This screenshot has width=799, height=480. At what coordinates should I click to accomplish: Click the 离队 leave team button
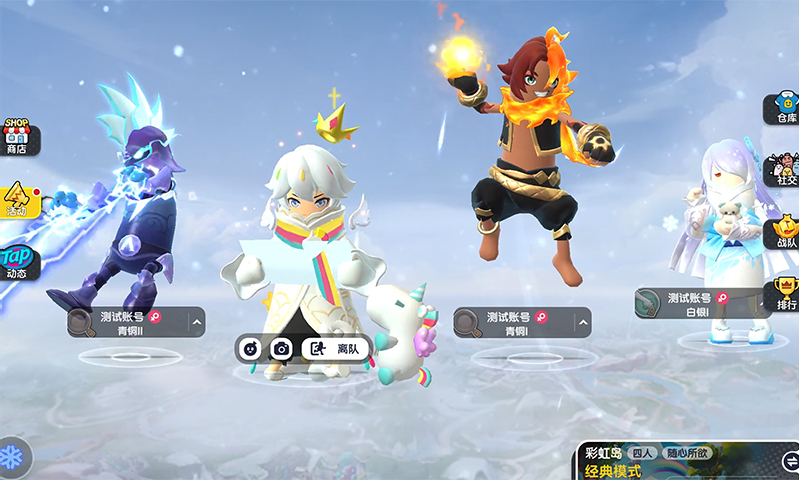[336, 349]
